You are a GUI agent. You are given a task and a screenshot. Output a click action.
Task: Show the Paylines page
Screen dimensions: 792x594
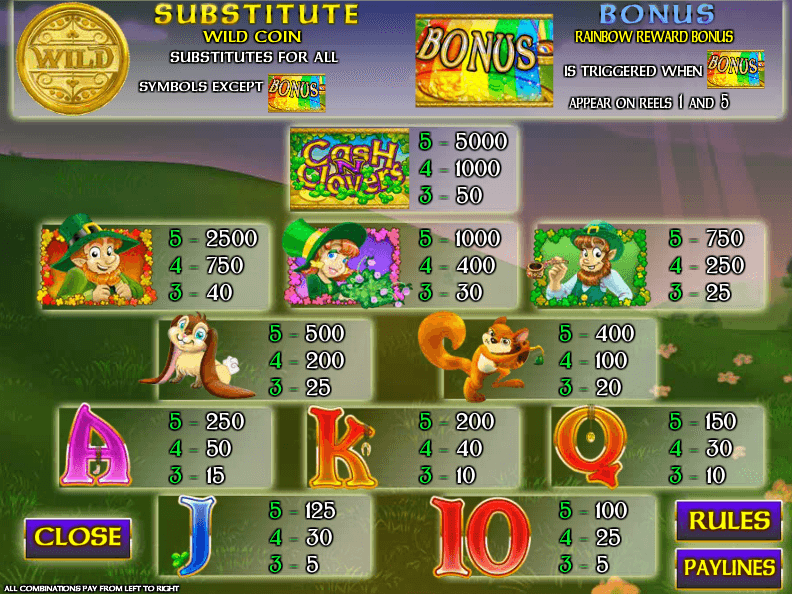point(729,568)
